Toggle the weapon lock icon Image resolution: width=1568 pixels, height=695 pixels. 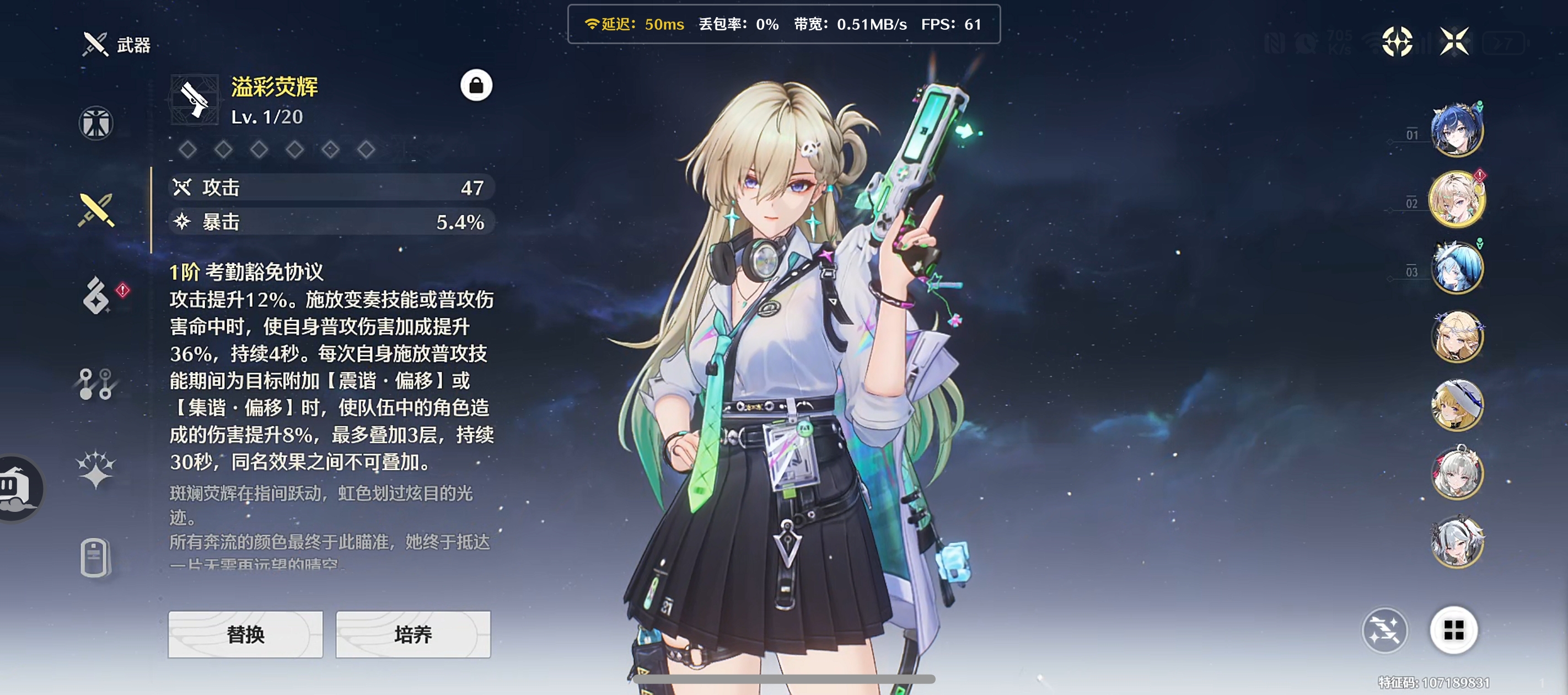click(476, 85)
